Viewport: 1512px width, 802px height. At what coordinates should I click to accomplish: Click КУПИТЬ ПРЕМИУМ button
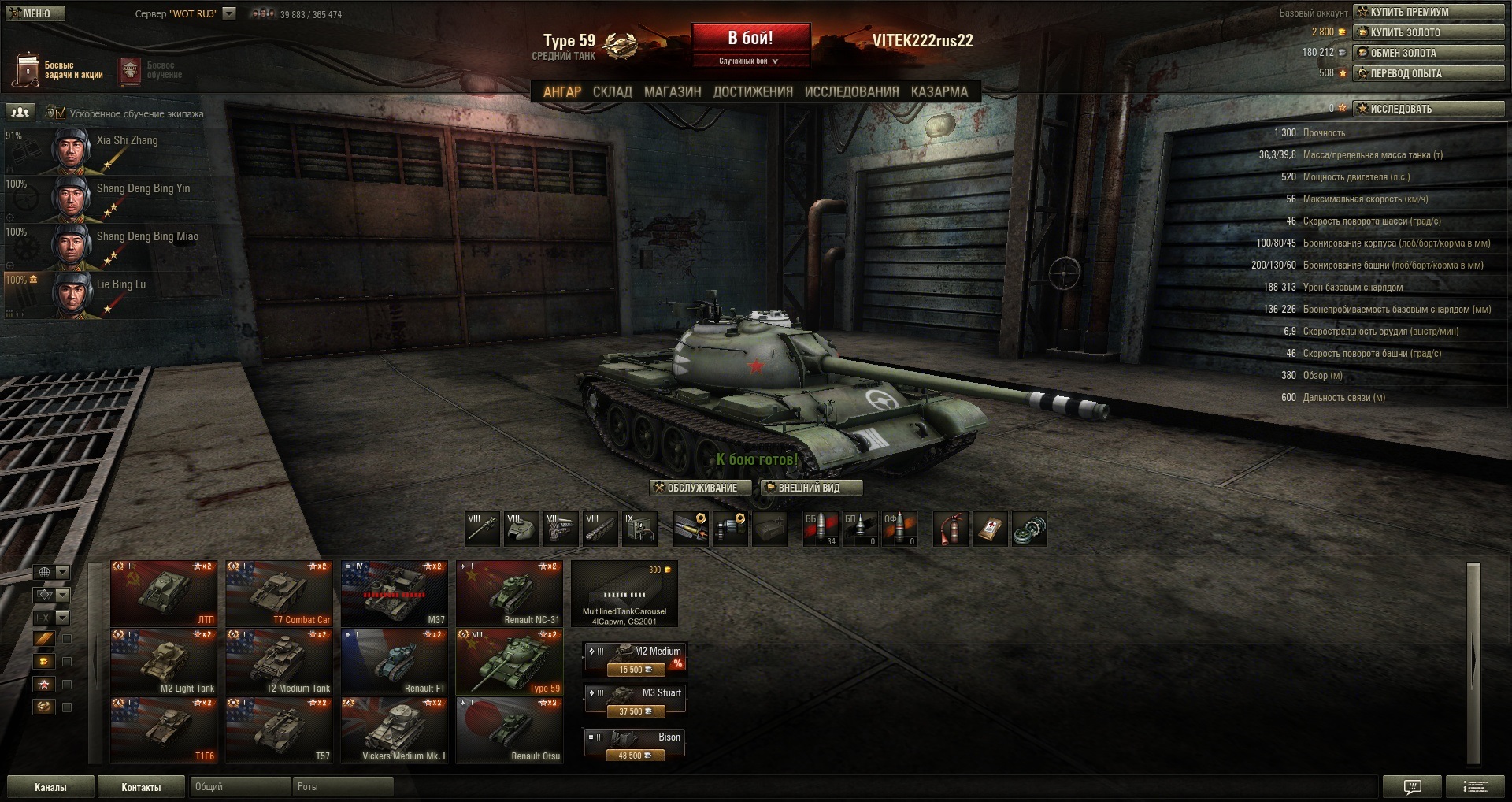(x=1428, y=12)
